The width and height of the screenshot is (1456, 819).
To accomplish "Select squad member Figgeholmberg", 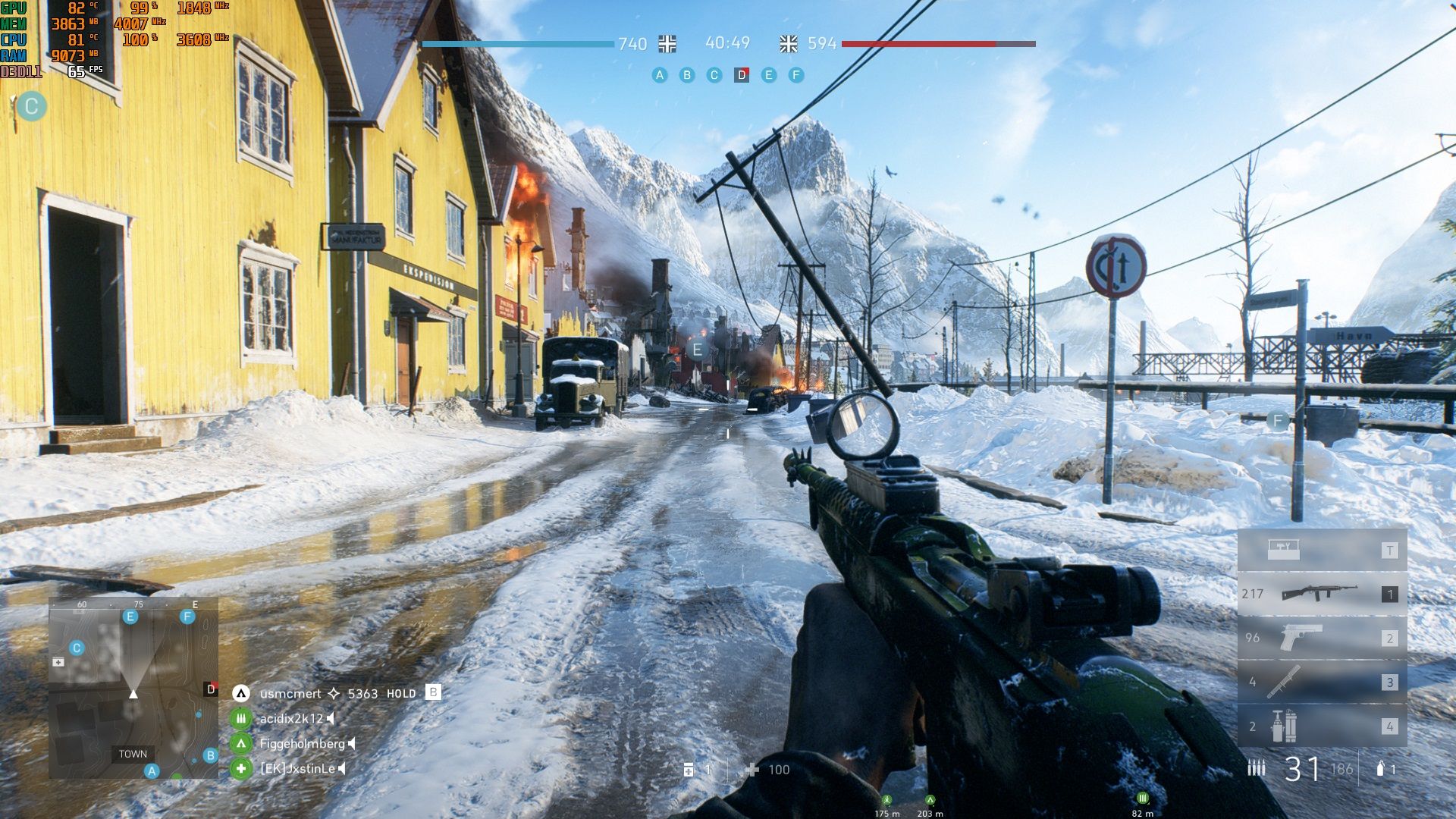I will pos(302,744).
